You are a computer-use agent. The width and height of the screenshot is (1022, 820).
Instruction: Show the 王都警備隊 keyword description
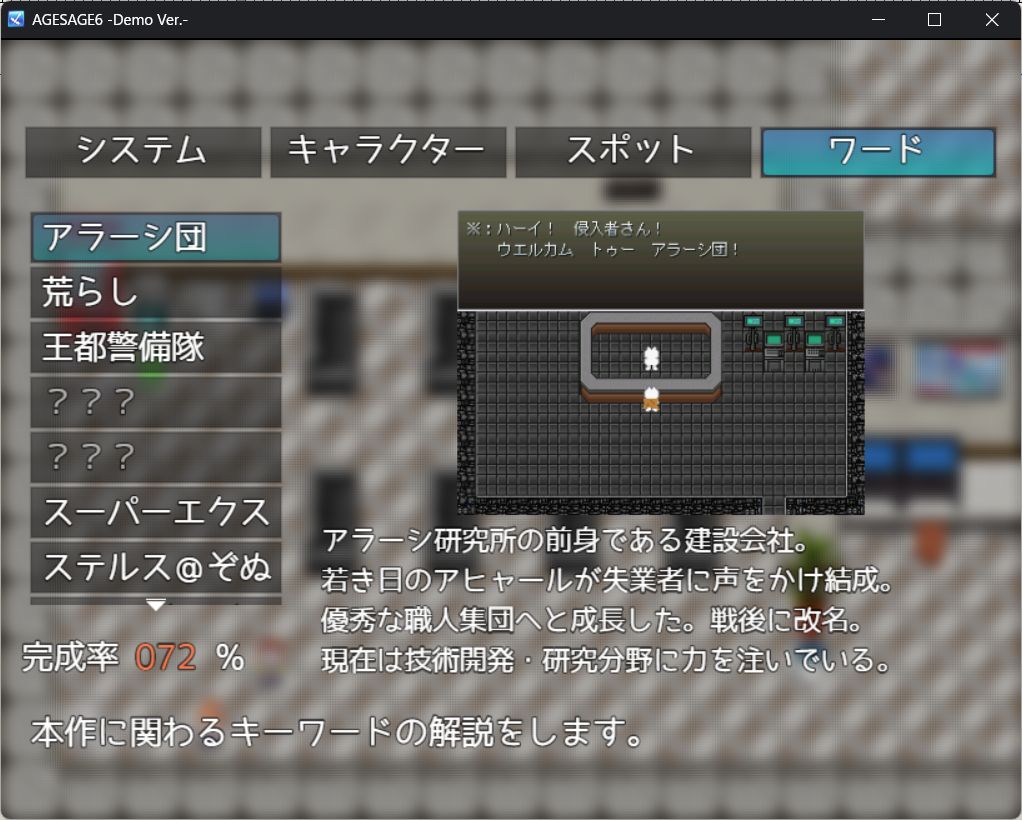pos(155,348)
